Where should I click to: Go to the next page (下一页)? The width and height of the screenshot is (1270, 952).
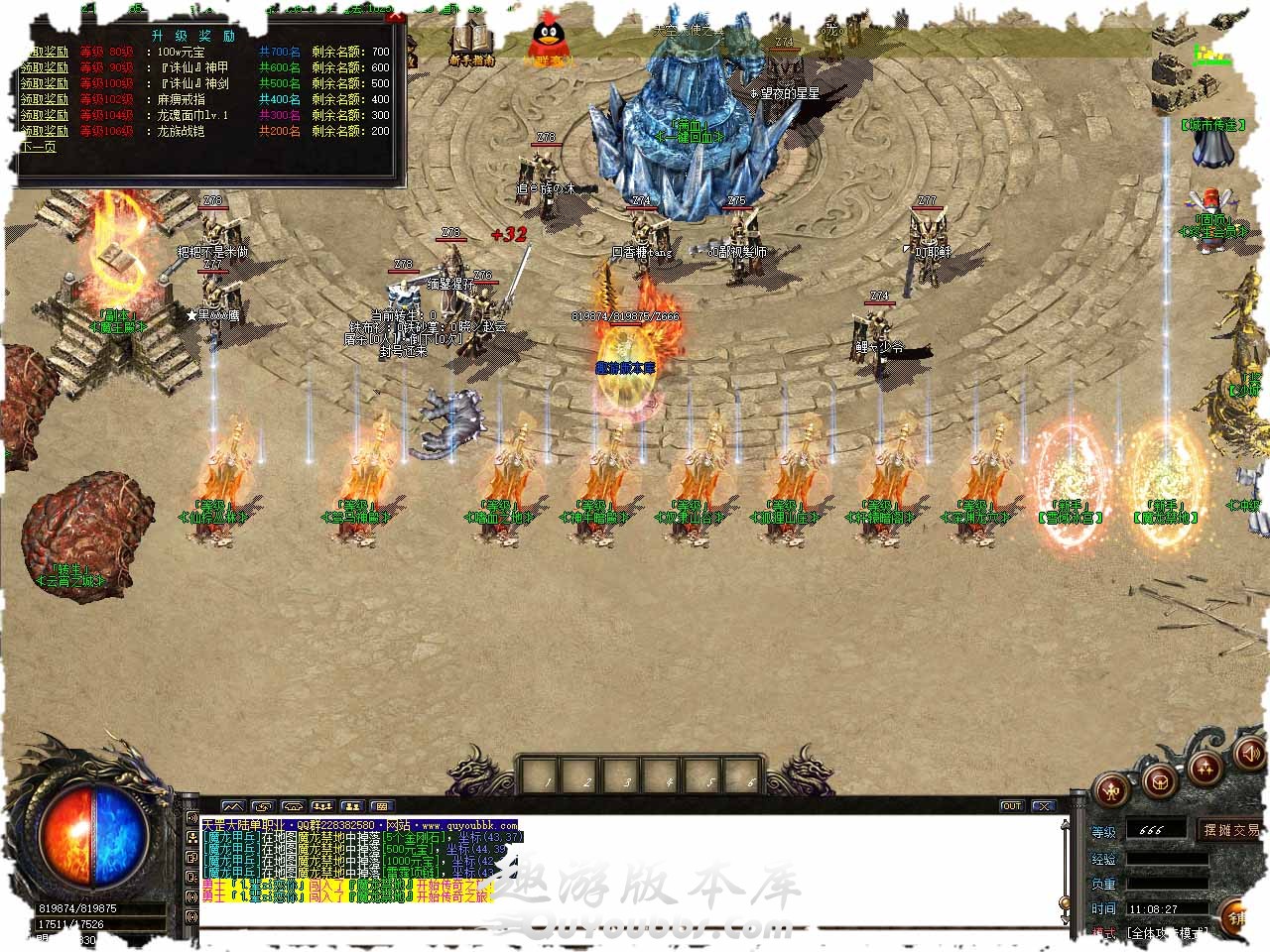(38, 147)
